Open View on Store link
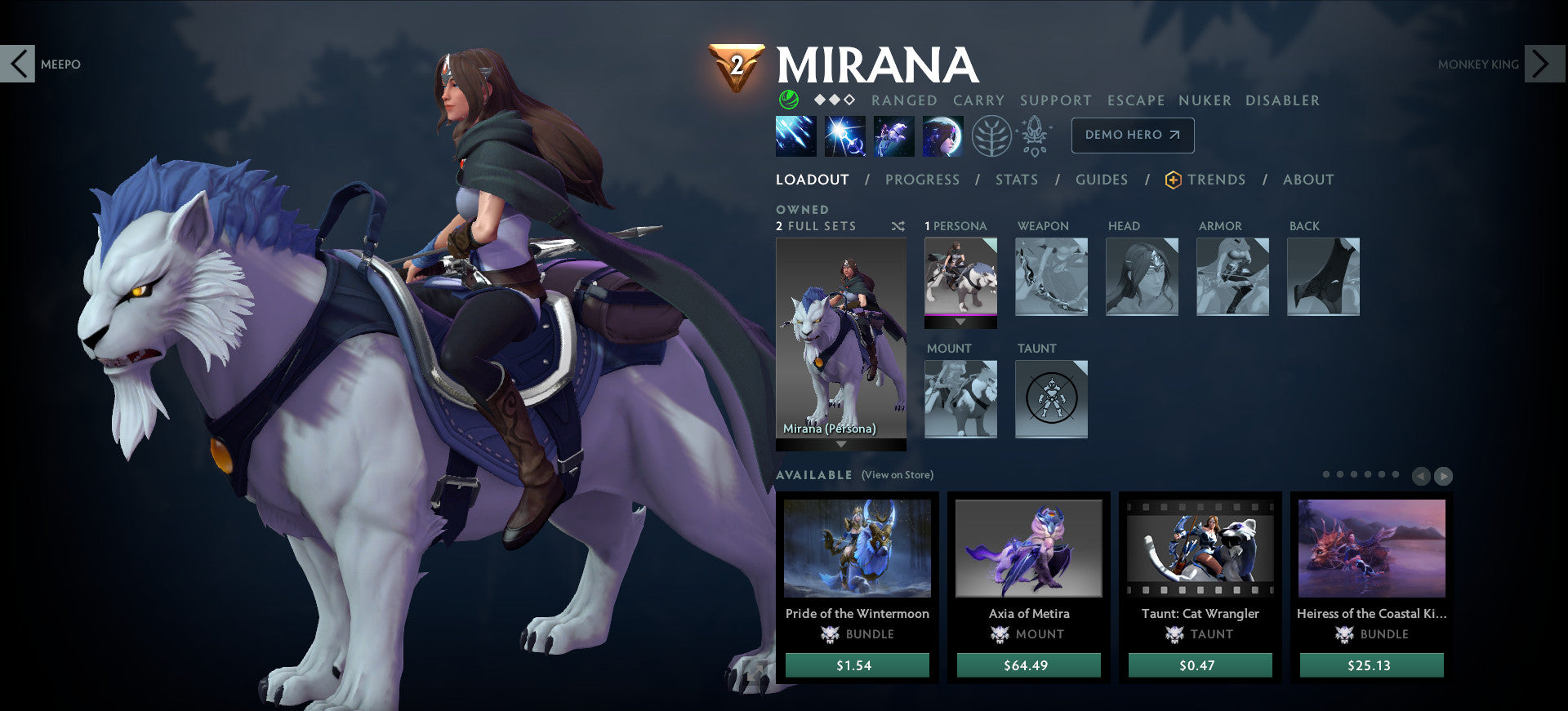Screen dimensions: 1568x711 tap(896, 474)
